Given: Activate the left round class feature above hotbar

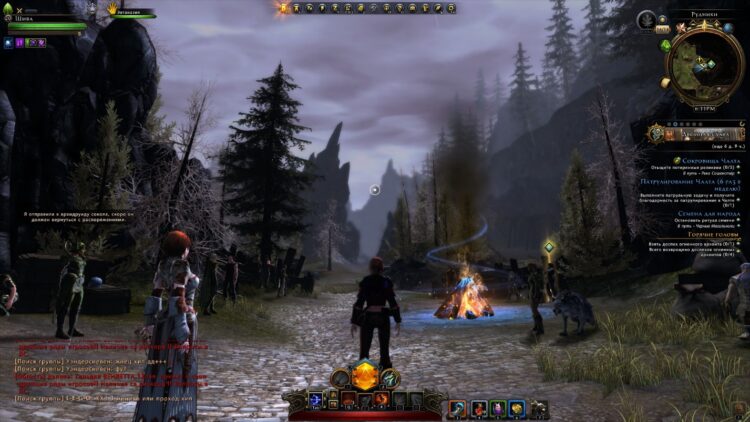Looking at the screenshot, I should pos(340,377).
